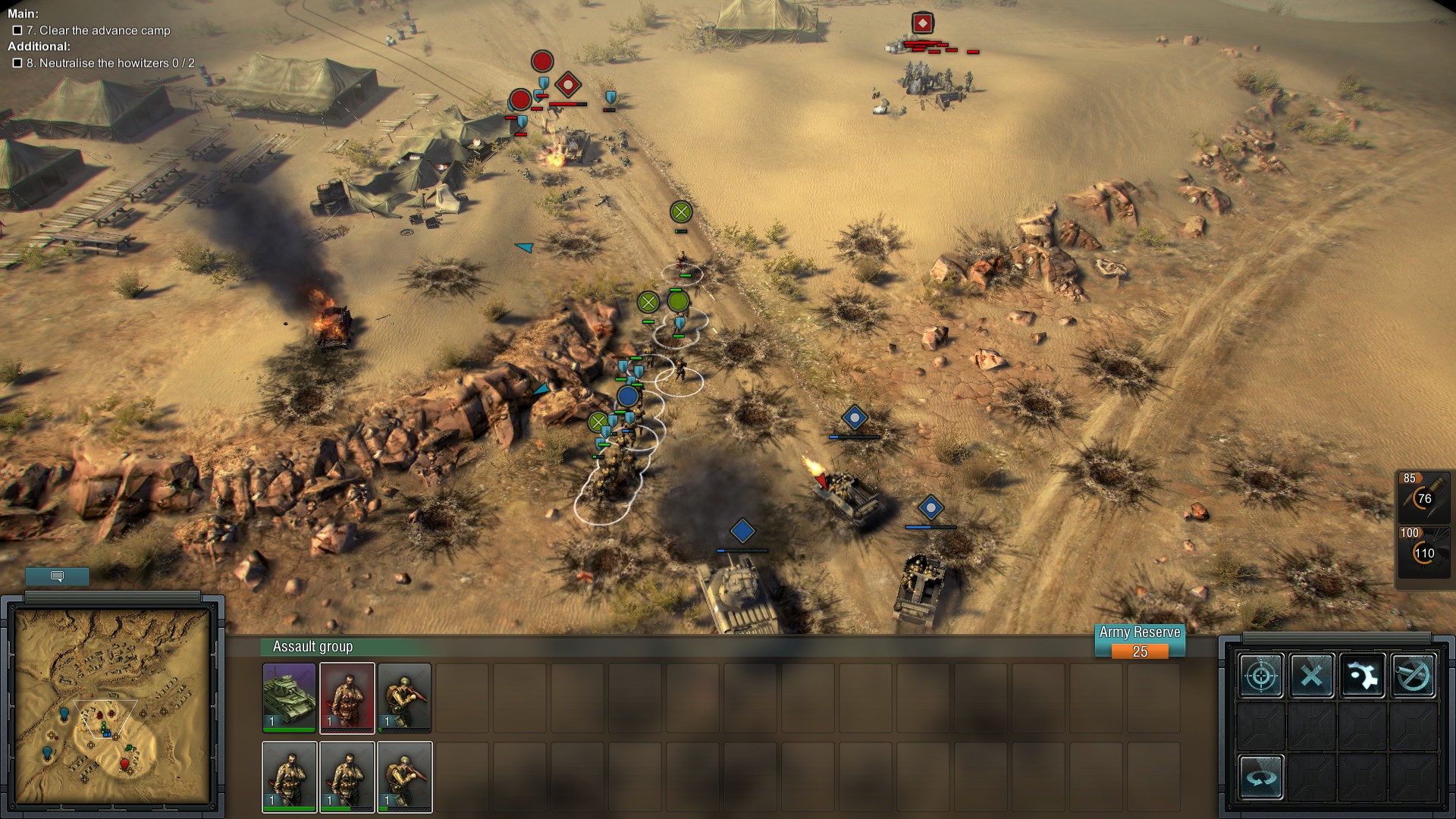
Task: Activate the broken gear command icon
Action: coord(1362,675)
